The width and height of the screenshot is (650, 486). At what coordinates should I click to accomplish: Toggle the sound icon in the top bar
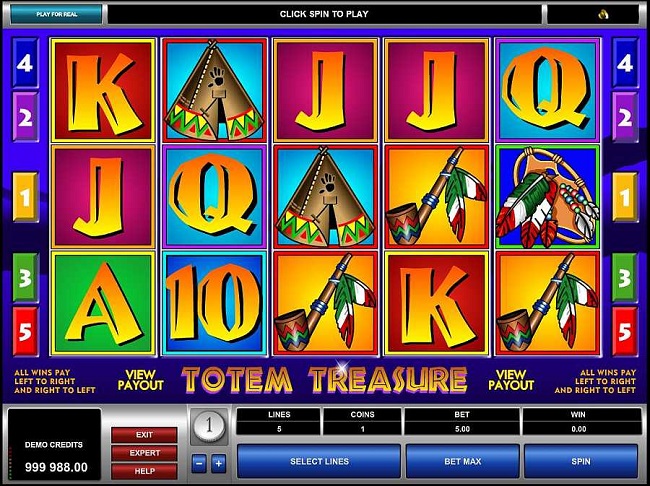(605, 15)
